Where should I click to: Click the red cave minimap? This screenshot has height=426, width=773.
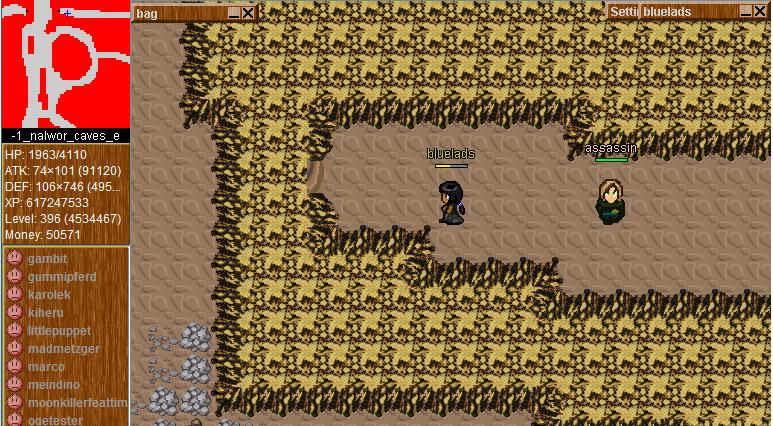coord(65,63)
